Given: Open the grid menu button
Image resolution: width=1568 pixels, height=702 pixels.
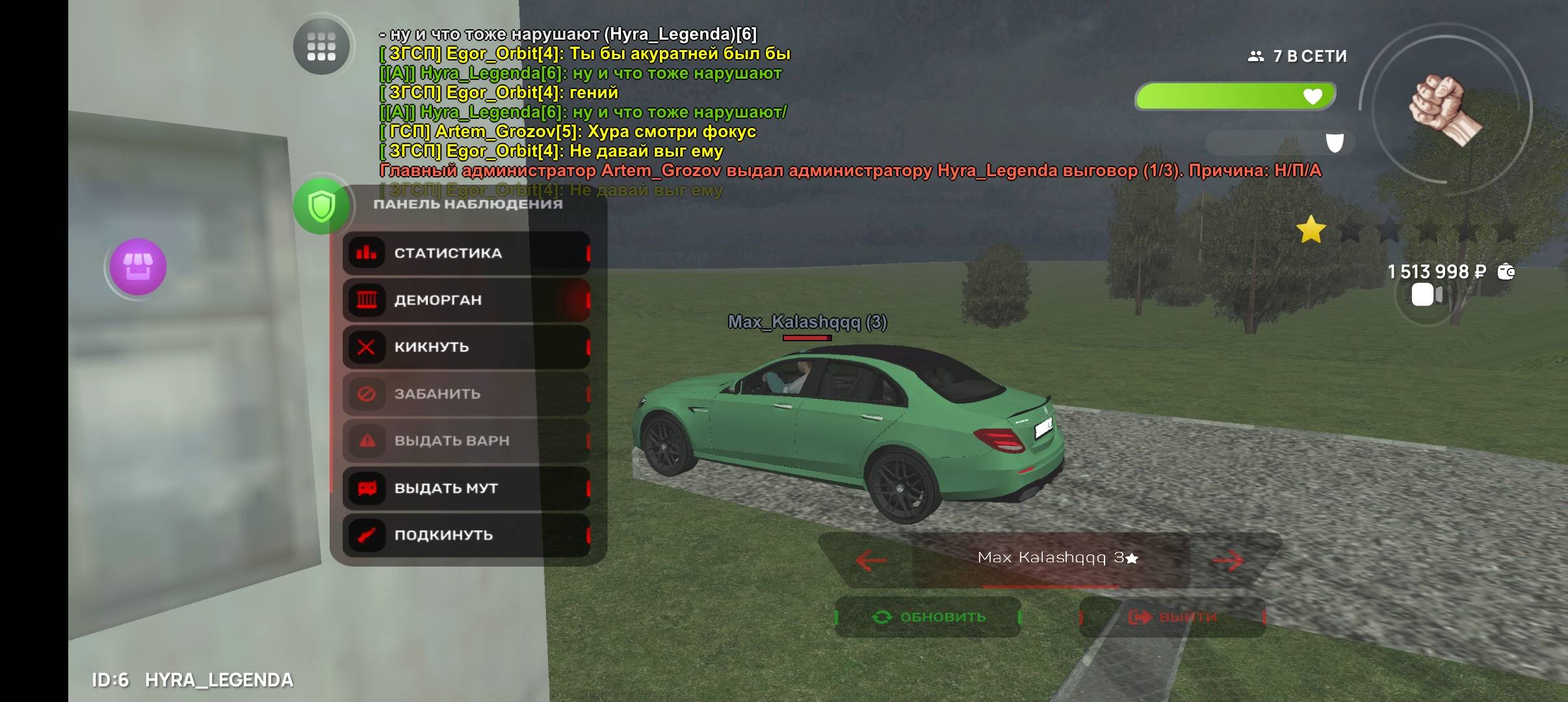Looking at the screenshot, I should tap(321, 47).
